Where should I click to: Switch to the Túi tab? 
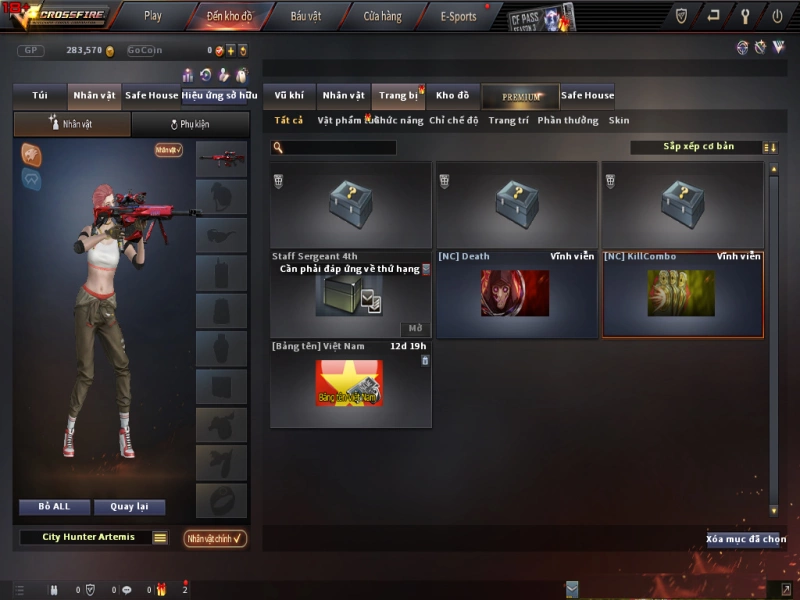[40, 96]
